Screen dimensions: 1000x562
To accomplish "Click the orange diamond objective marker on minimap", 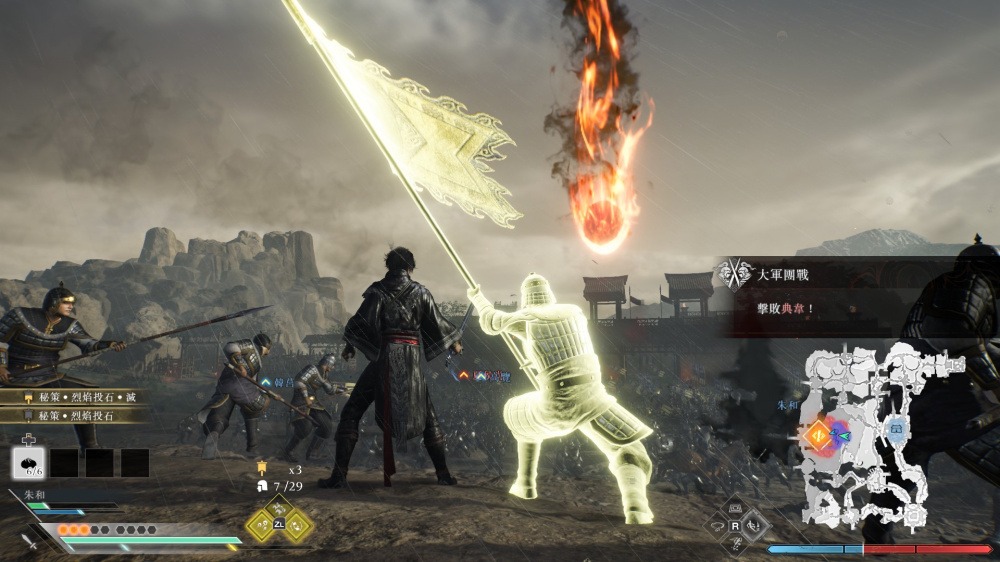I will (x=817, y=434).
